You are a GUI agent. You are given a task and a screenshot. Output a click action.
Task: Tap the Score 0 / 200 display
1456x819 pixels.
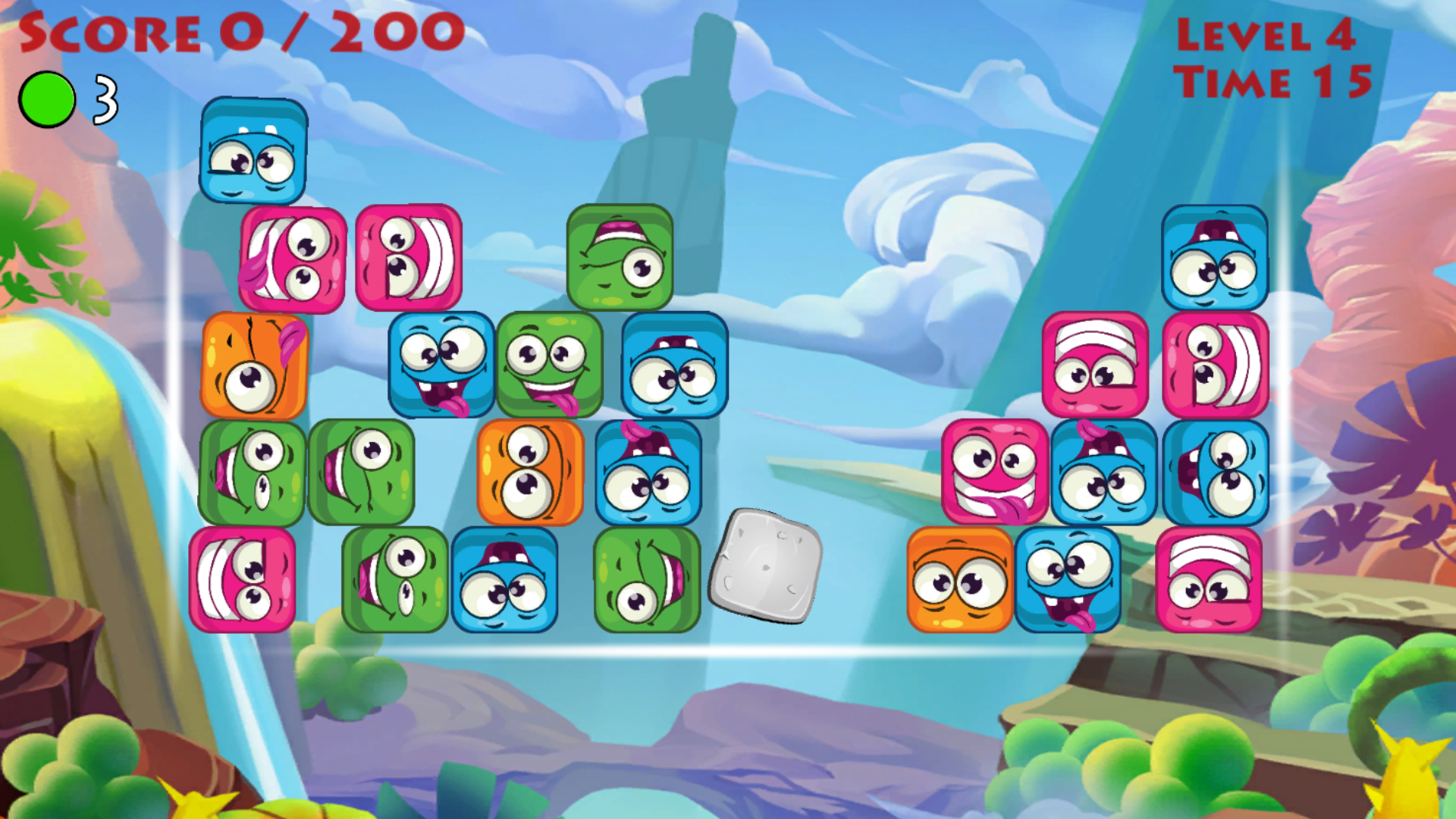(239, 32)
